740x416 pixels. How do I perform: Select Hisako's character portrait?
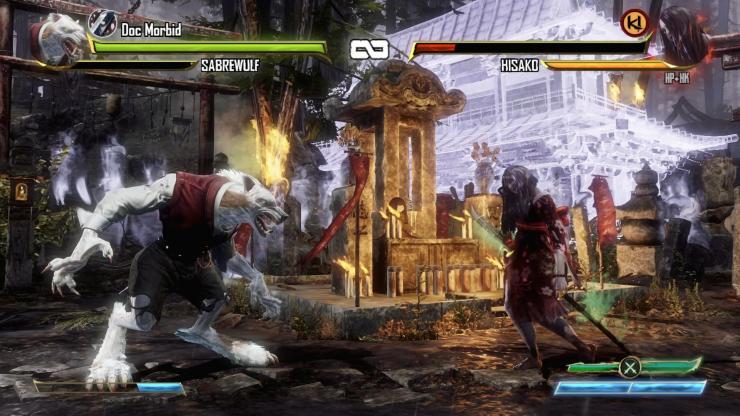[683, 38]
